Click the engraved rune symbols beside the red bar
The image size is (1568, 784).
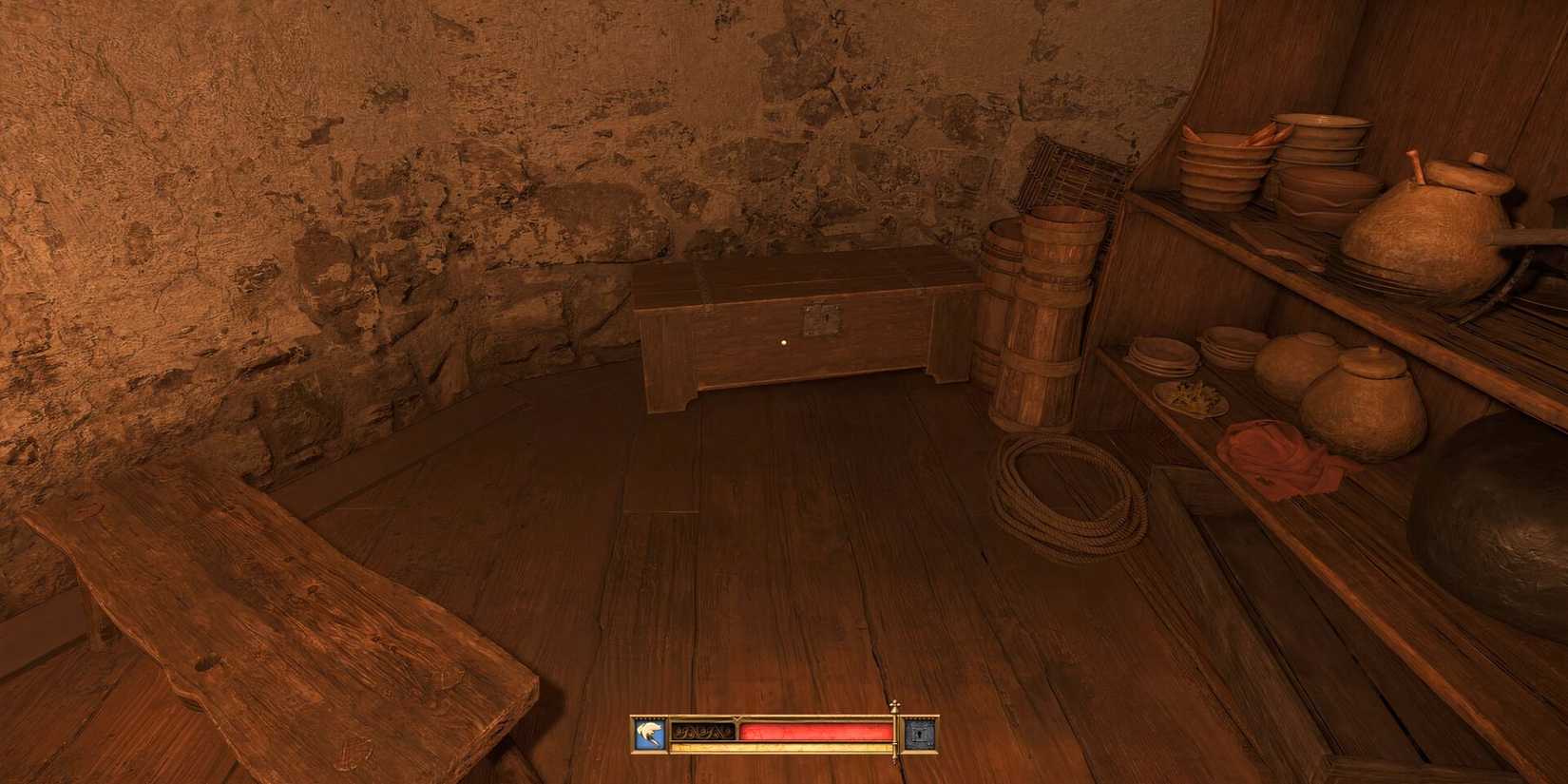703,732
